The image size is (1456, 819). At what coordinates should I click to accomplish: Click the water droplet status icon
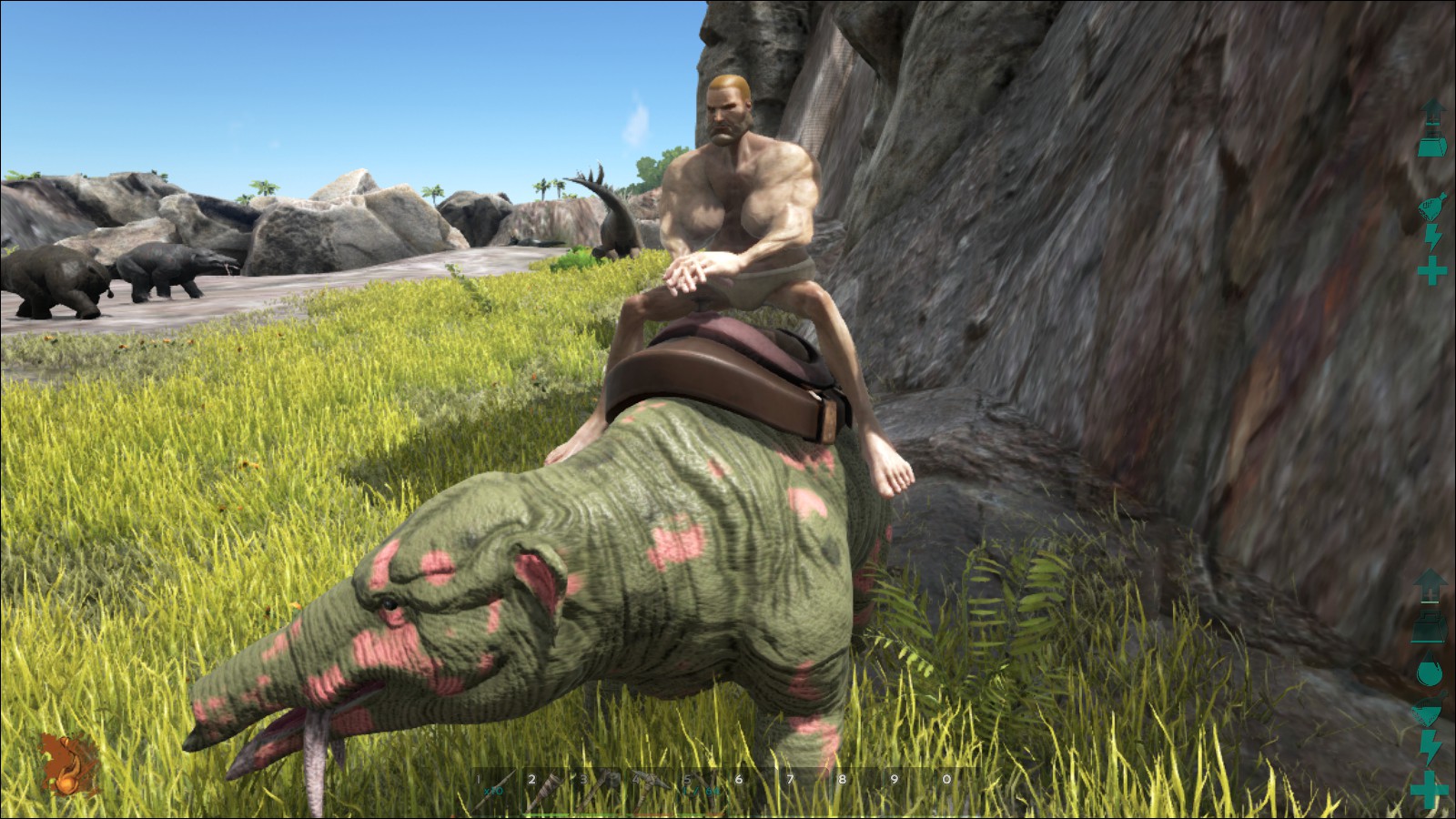[x=1430, y=672]
